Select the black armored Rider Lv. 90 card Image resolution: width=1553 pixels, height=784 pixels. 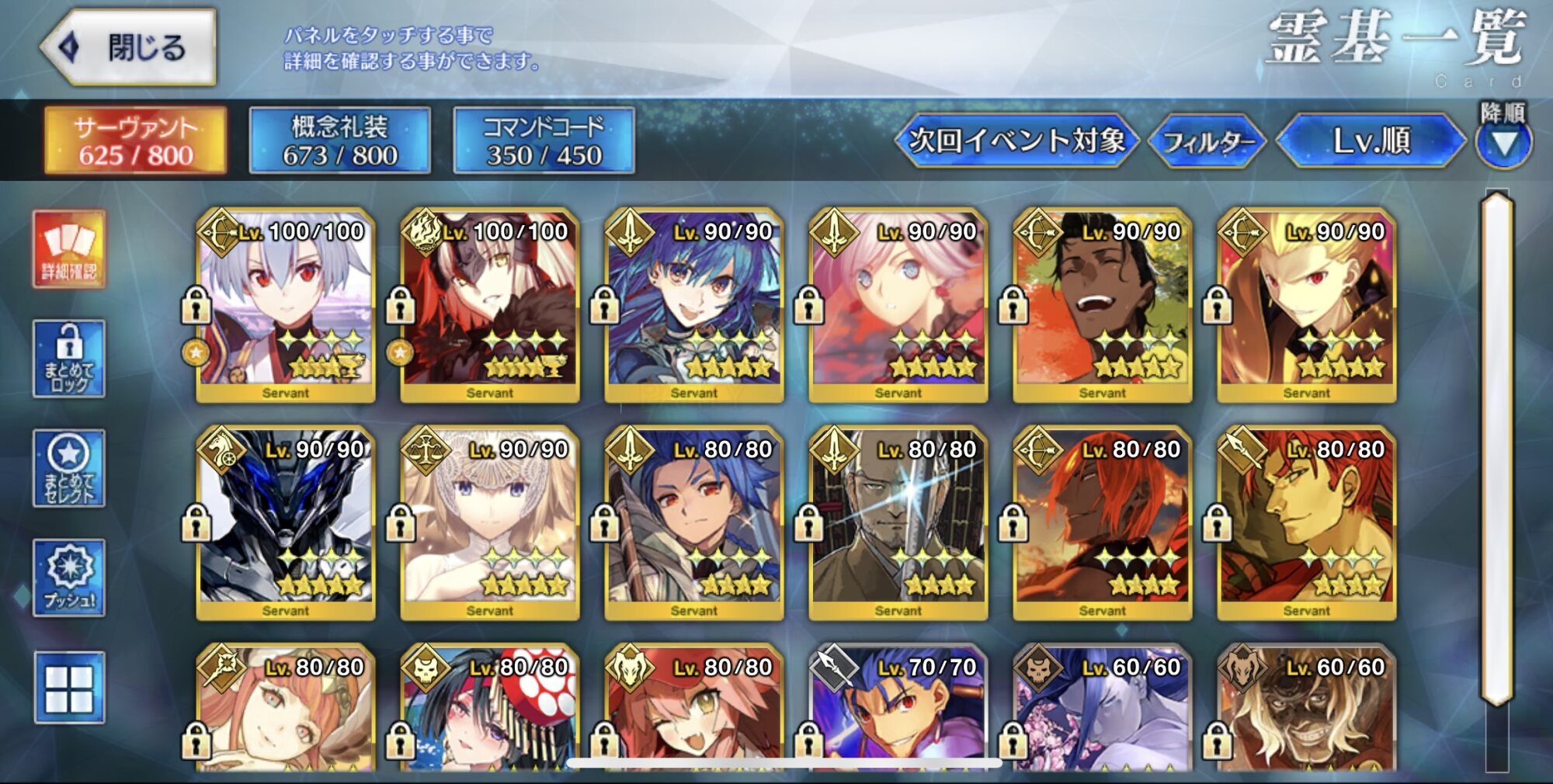click(286, 523)
